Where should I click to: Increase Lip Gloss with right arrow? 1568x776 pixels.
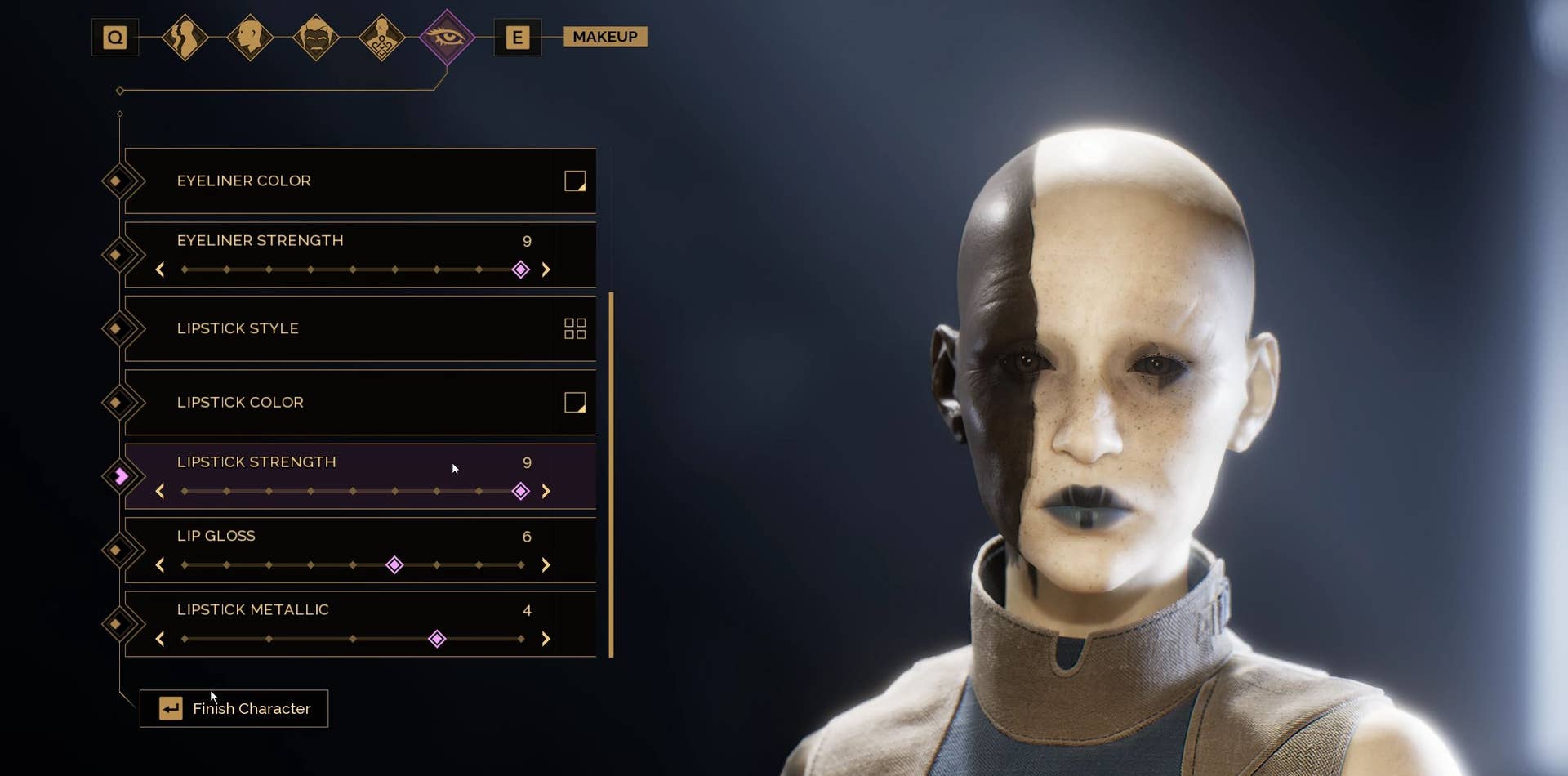pyautogui.click(x=546, y=565)
